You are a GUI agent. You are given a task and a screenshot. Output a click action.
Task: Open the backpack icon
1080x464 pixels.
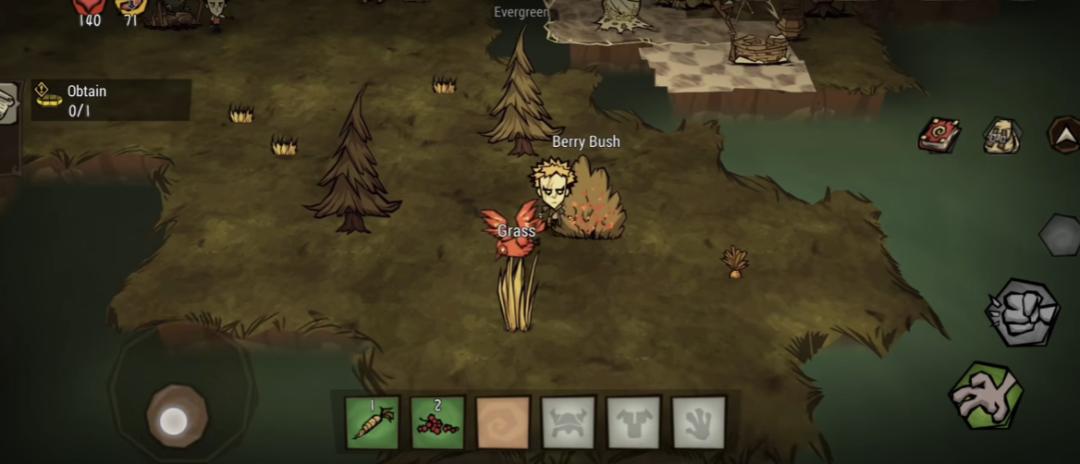click(x=1001, y=135)
